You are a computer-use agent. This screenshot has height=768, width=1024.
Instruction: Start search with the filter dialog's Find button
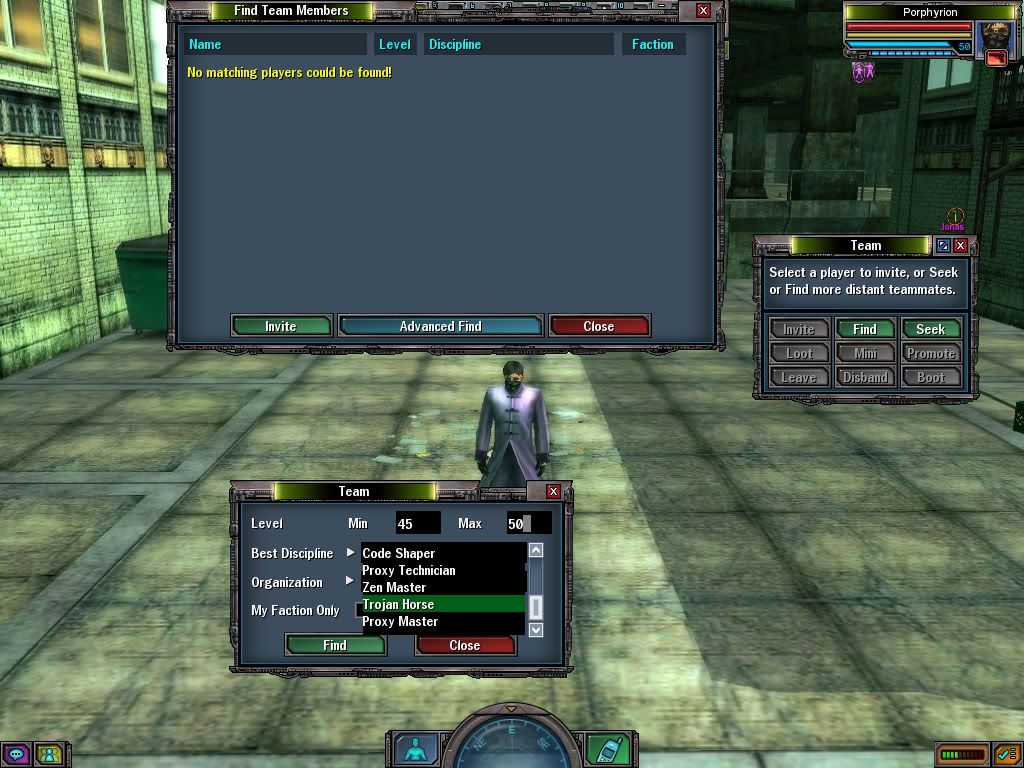[335, 645]
